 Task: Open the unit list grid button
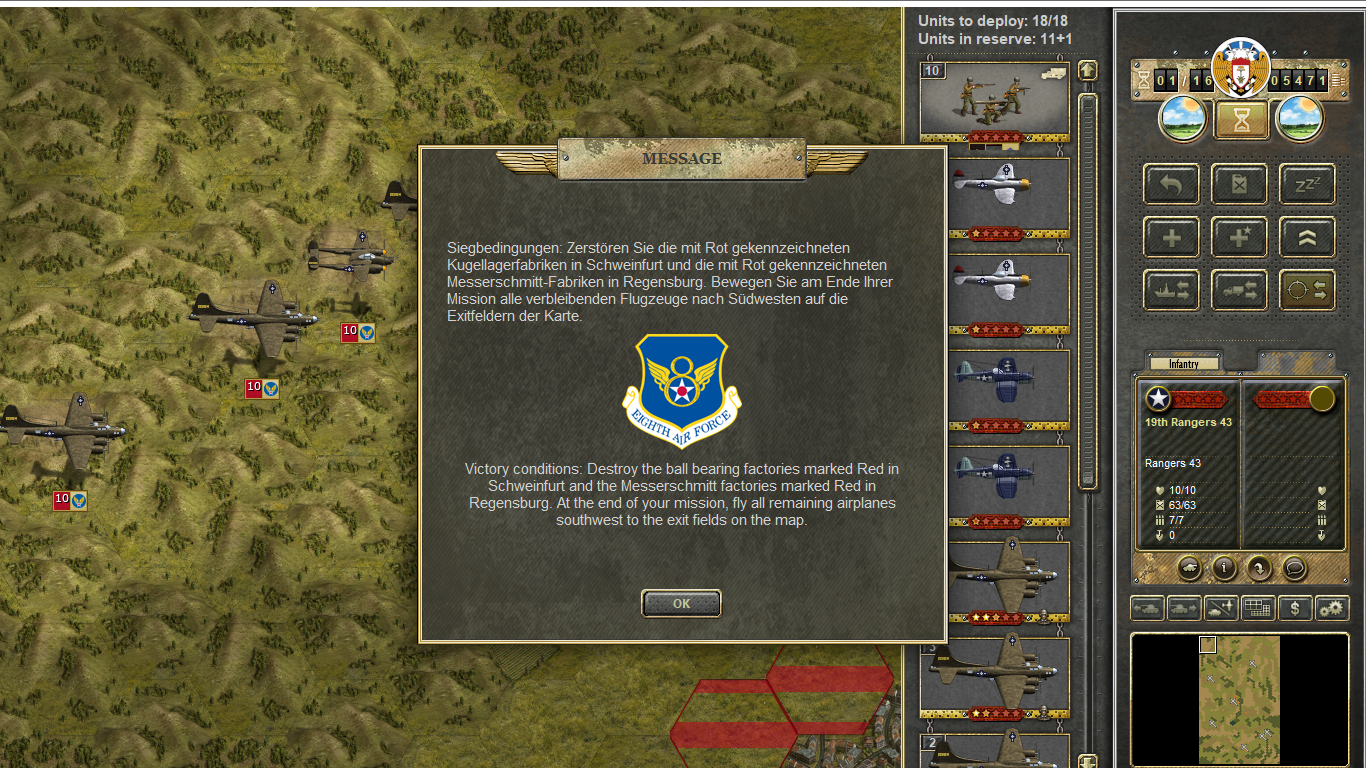(x=1257, y=608)
